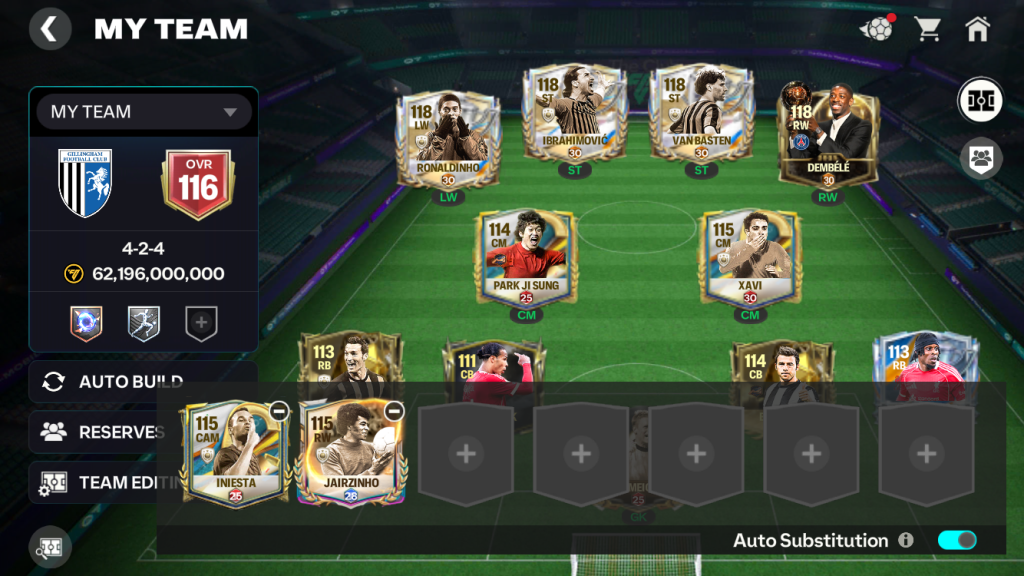This screenshot has height=576, width=1024.
Task: Pick the Park Ji Sung card
Action: click(525, 258)
